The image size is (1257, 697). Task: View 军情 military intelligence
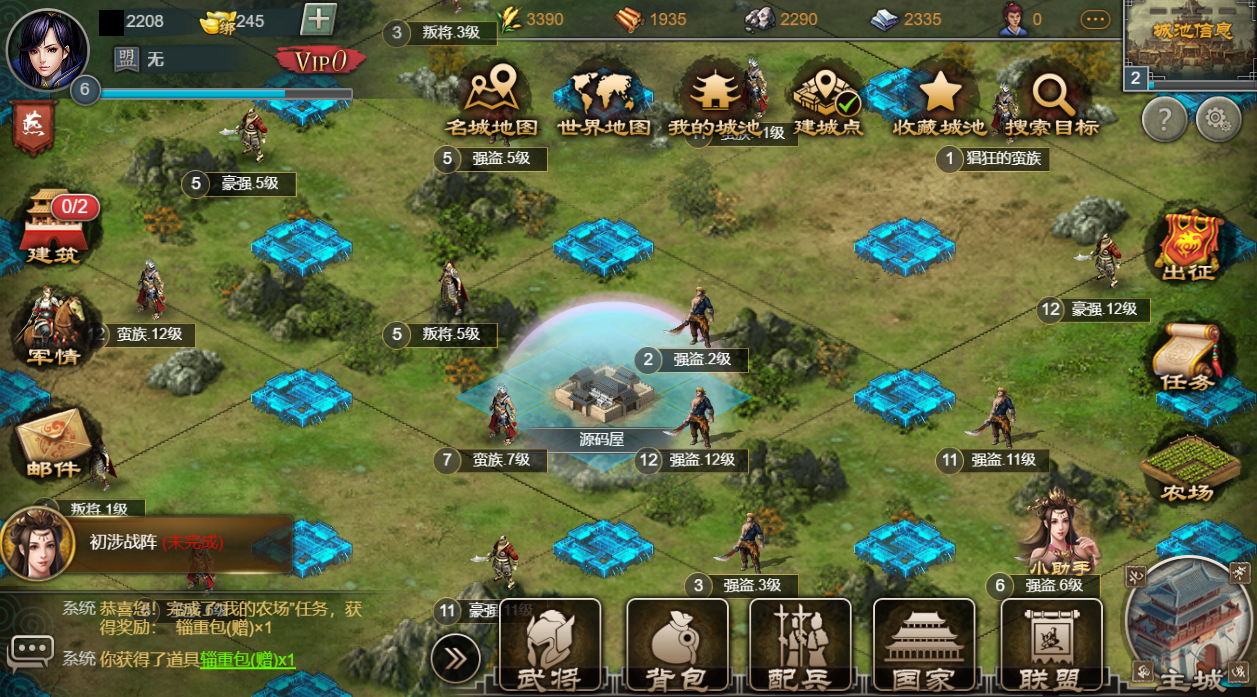[52, 328]
